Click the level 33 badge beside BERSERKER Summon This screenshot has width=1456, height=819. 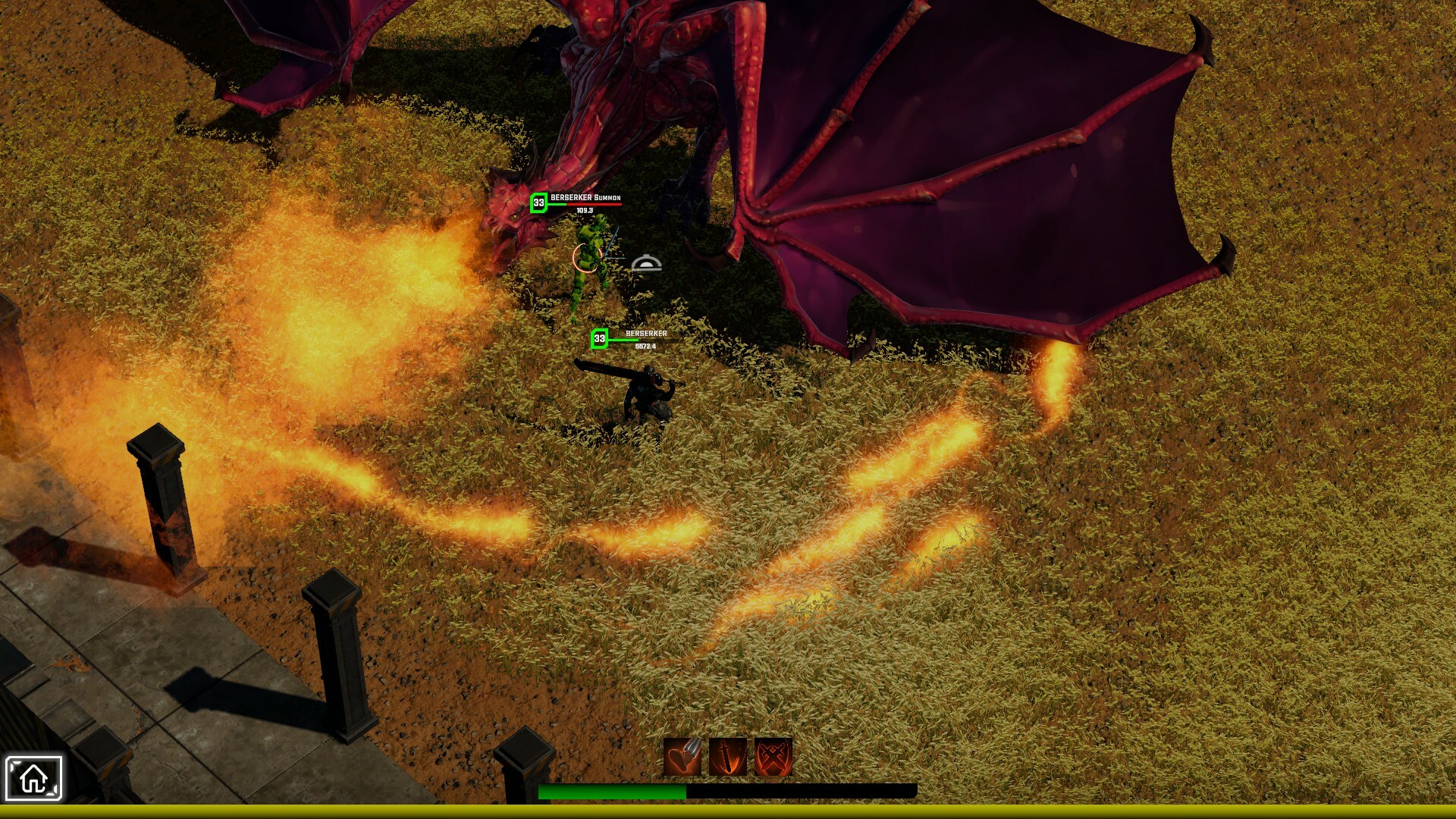click(x=539, y=202)
